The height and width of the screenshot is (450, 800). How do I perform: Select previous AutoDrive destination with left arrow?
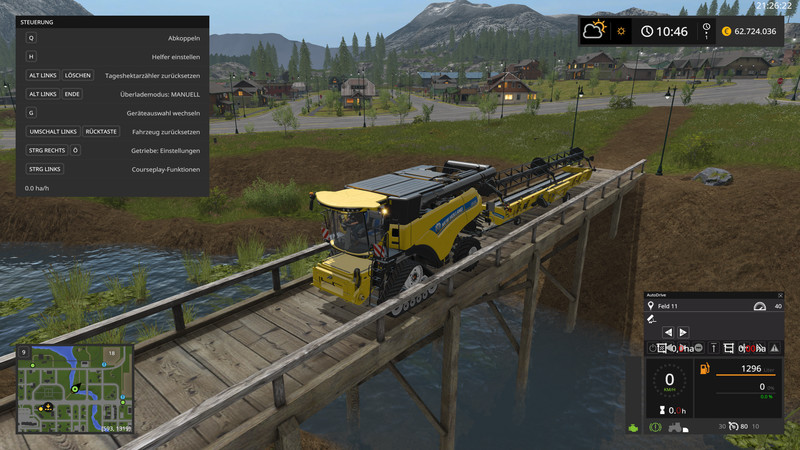coord(669,331)
